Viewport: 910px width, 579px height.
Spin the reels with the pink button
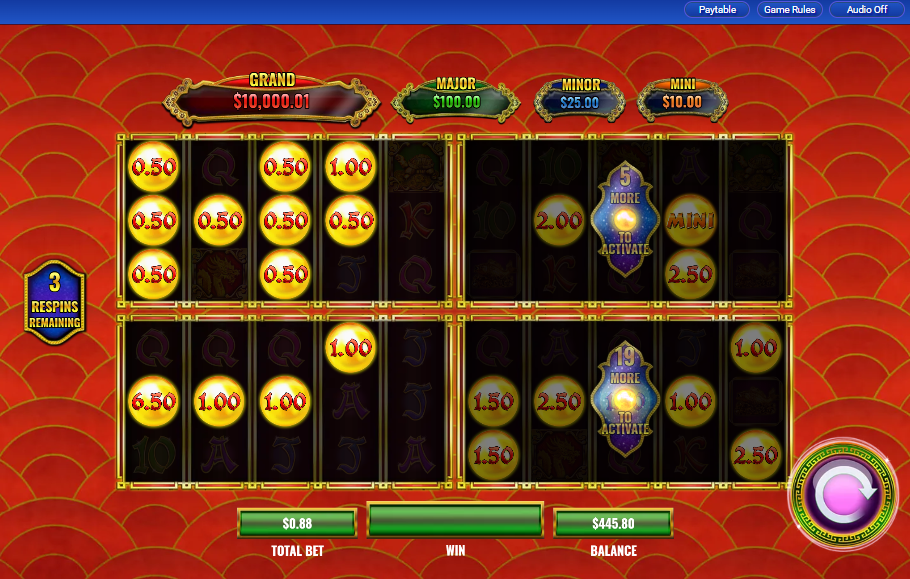843,494
